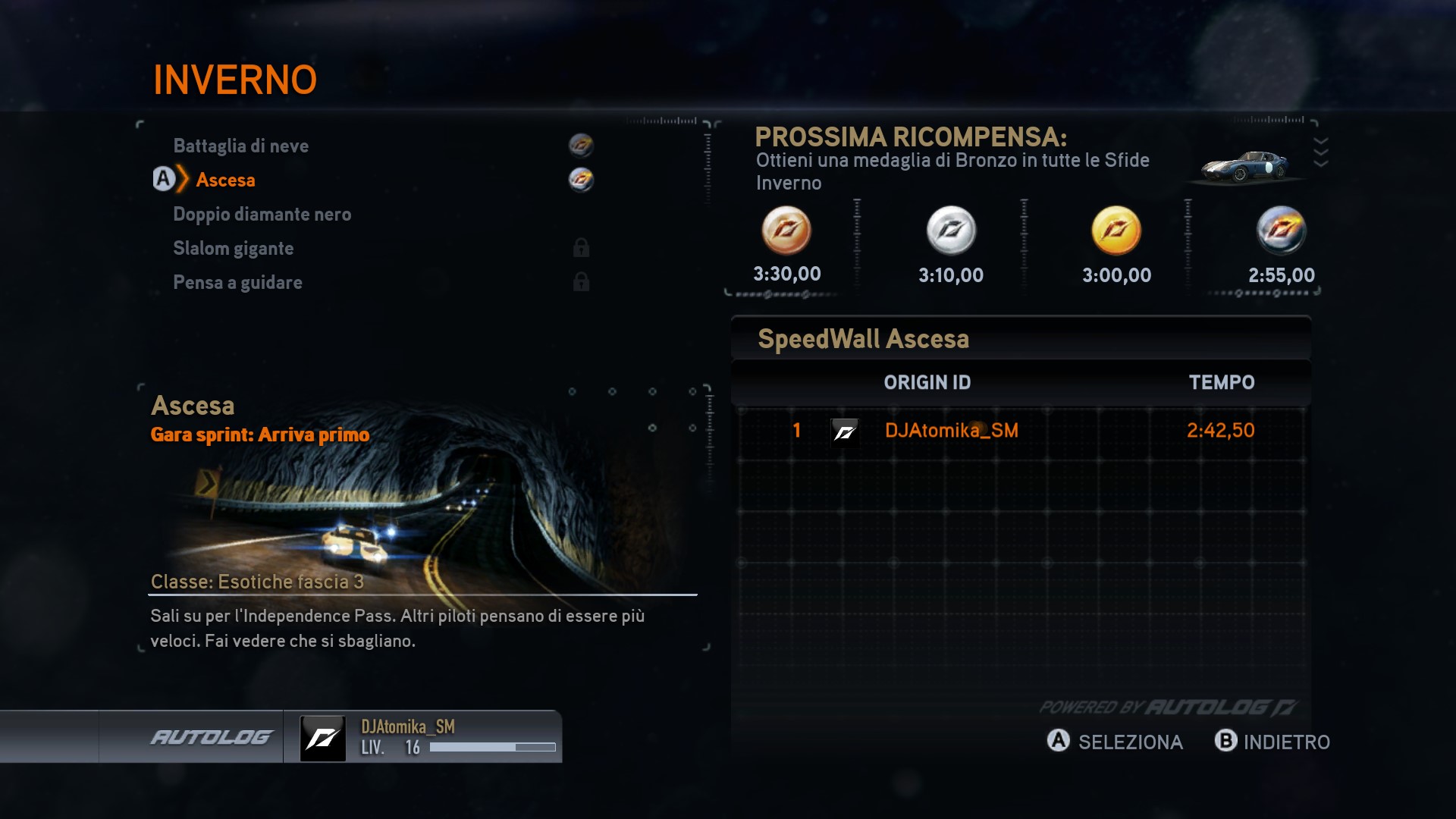
Task: Choose the Ascesa challenge entry
Action: click(x=225, y=180)
